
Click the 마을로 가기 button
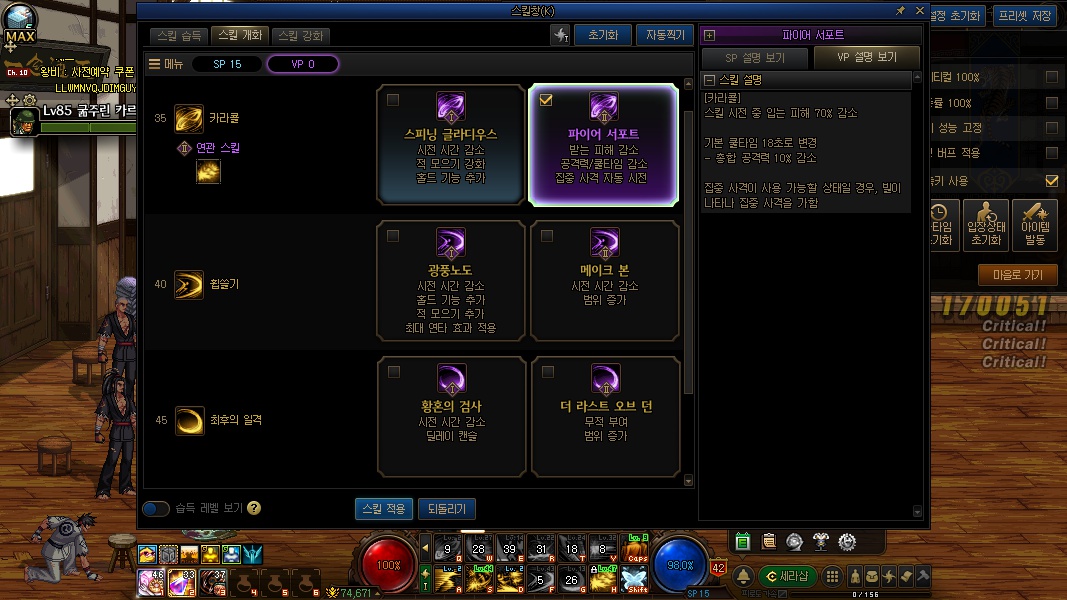[x=1017, y=275]
